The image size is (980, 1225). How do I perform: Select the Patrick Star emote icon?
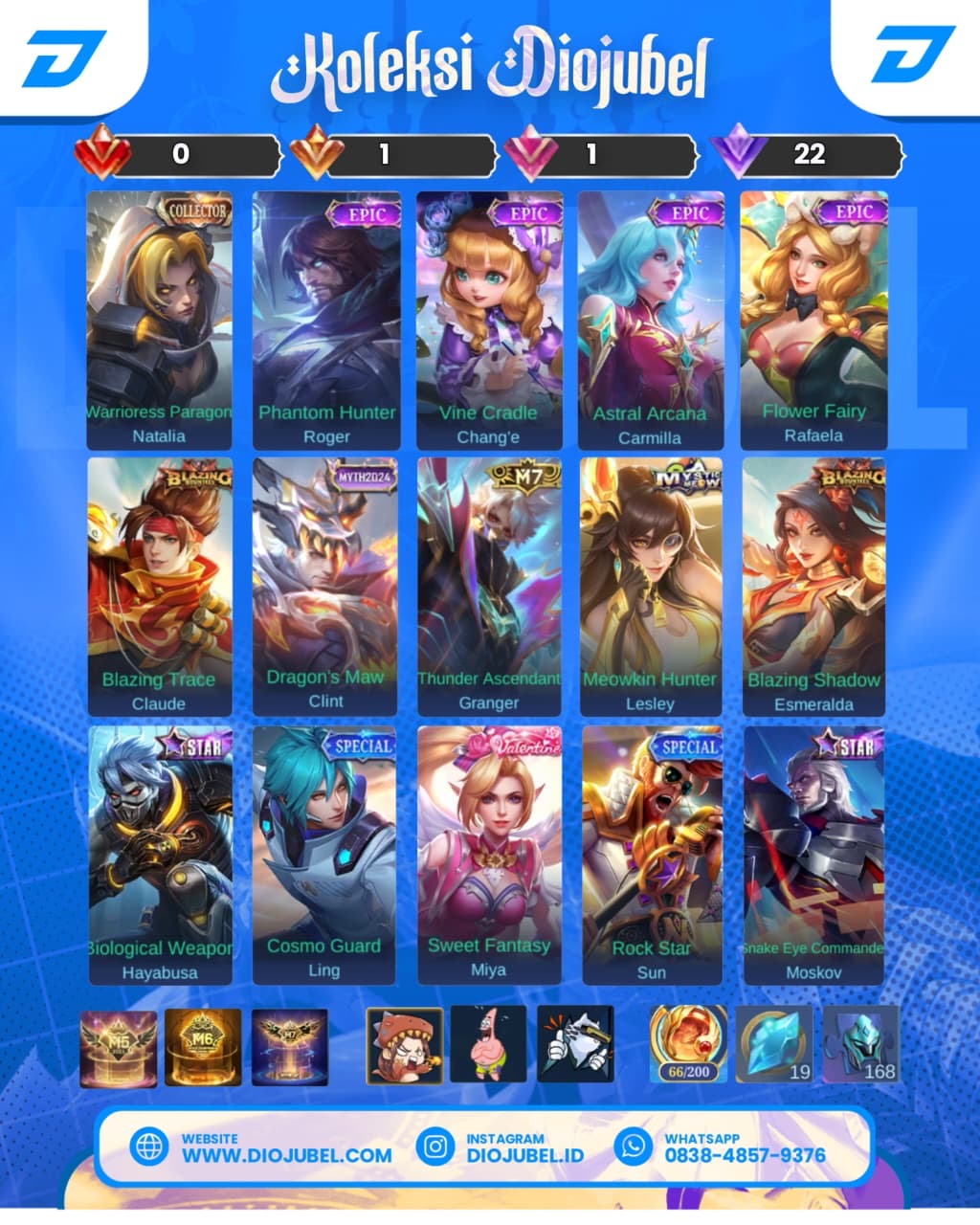point(488,1044)
